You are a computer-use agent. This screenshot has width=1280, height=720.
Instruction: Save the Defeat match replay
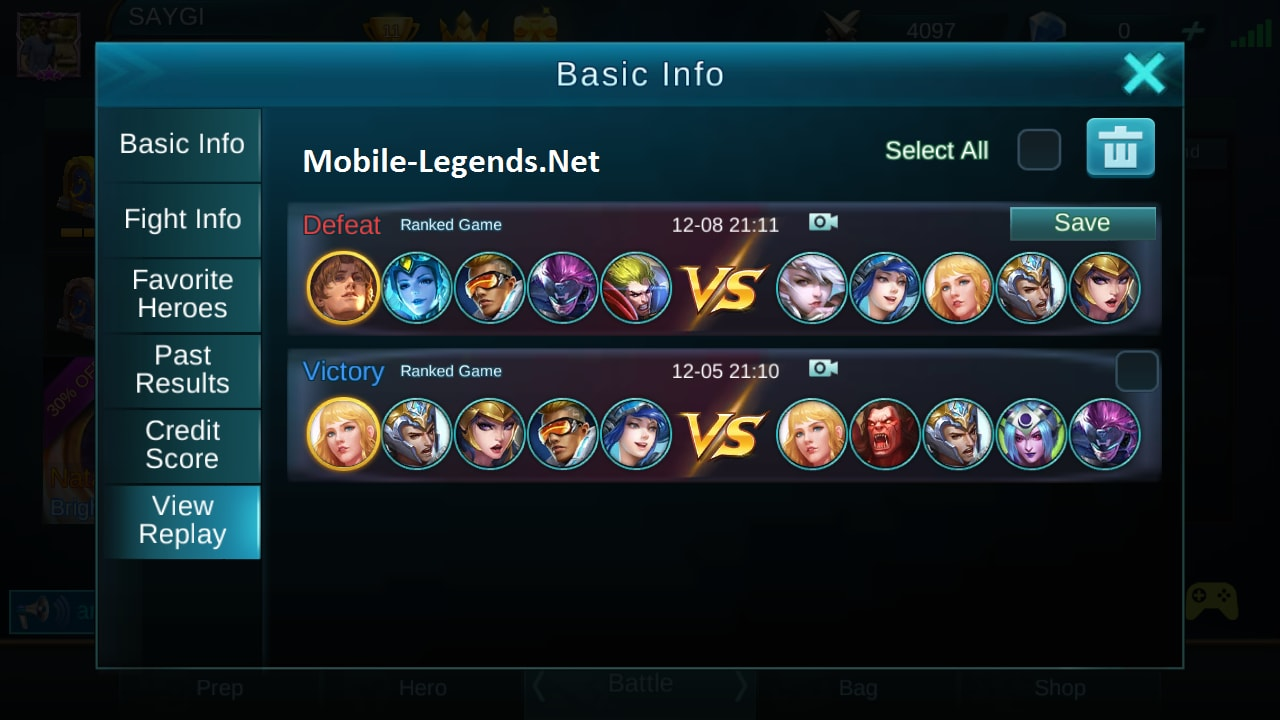click(x=1082, y=222)
